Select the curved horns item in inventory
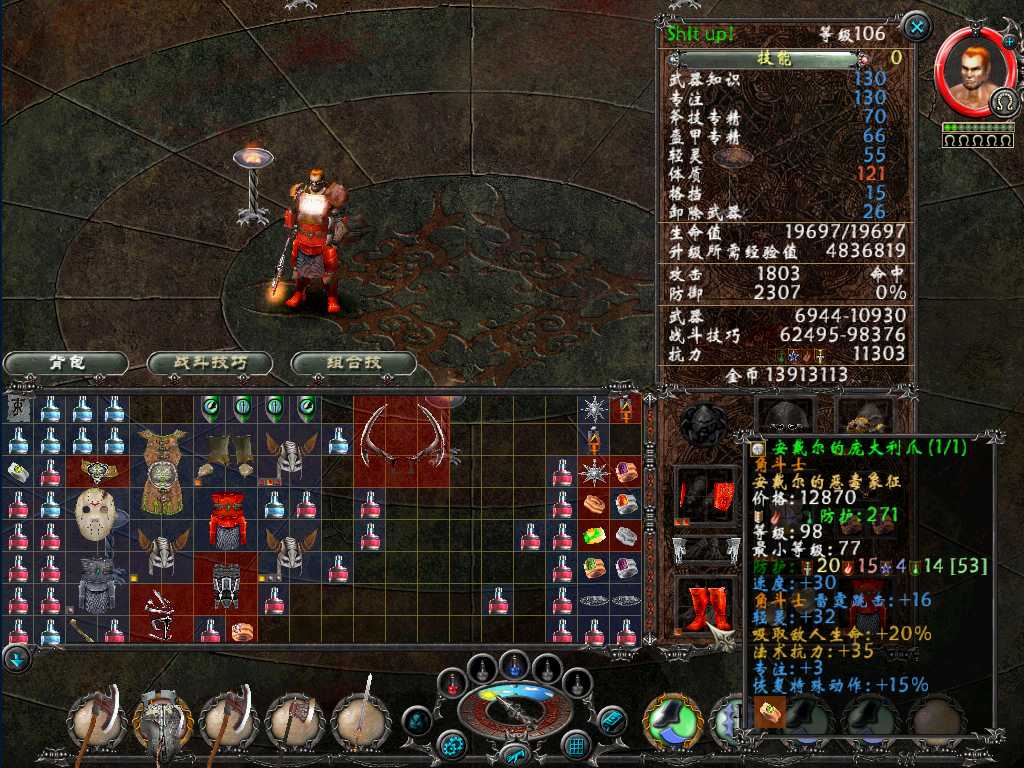 [402, 440]
